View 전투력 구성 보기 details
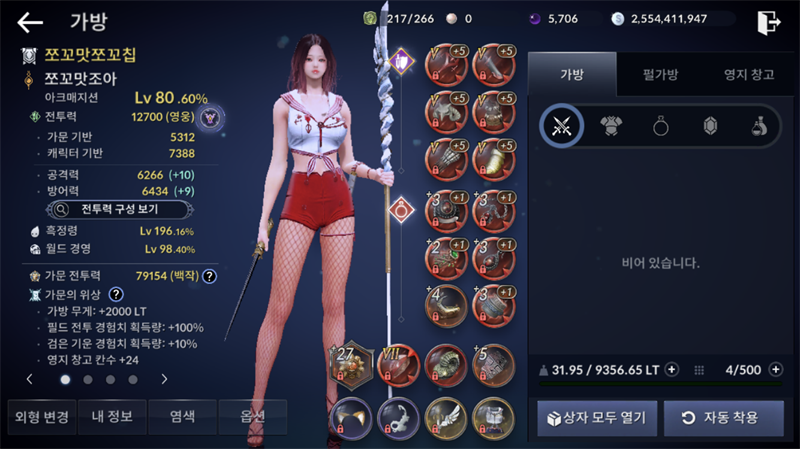Viewport: 800px width, 449px height. pyautogui.click(x=107, y=210)
